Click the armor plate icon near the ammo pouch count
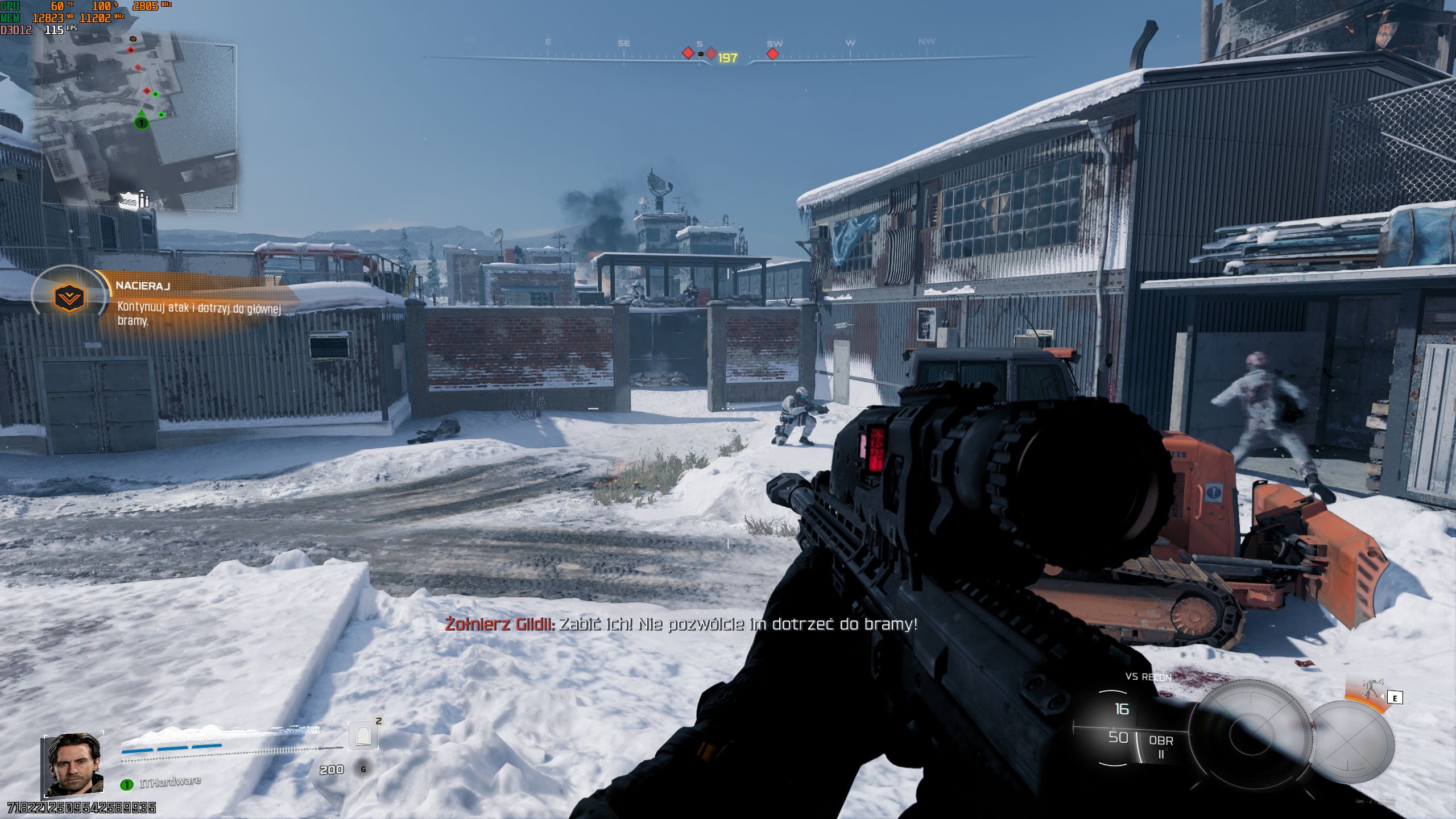The height and width of the screenshot is (819, 1456). 364,744
